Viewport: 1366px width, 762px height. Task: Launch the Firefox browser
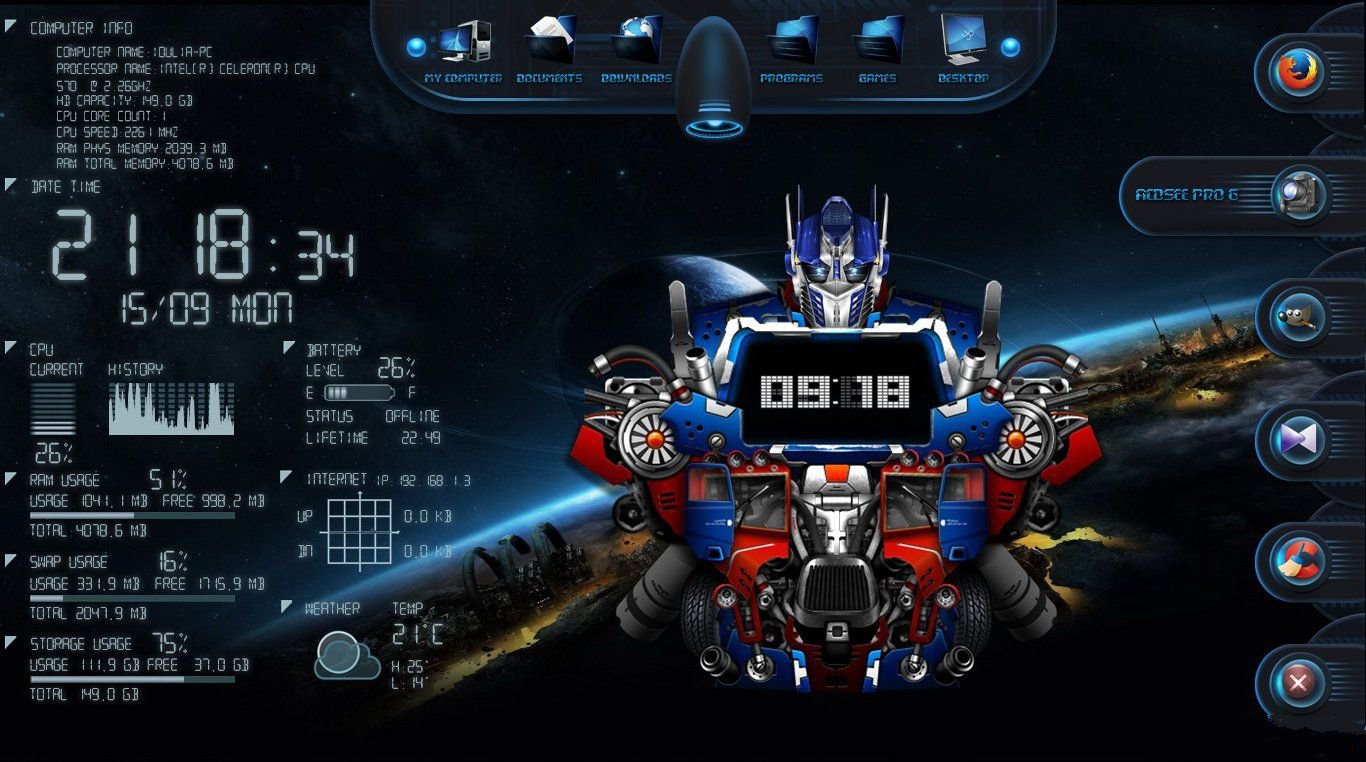click(1299, 71)
